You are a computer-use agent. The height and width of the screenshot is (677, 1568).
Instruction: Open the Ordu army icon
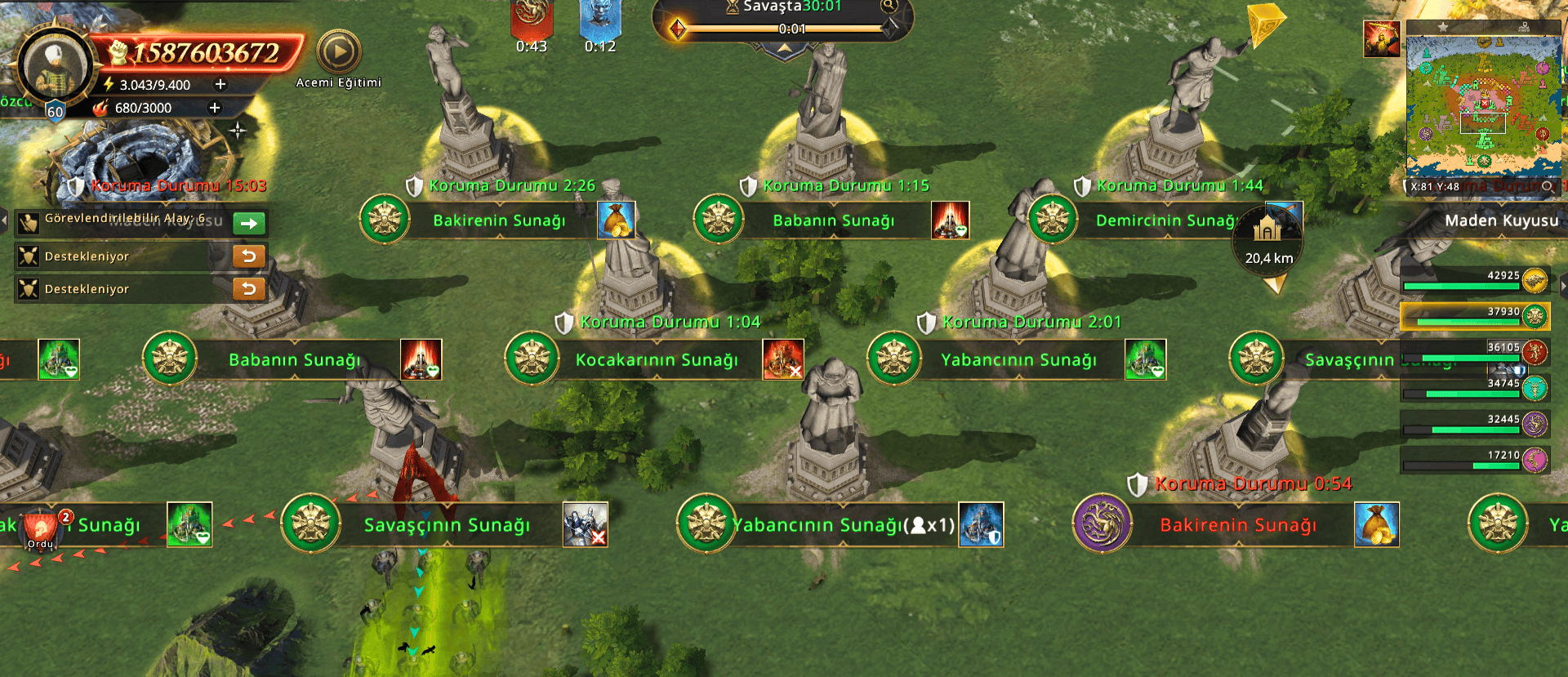[x=41, y=529]
